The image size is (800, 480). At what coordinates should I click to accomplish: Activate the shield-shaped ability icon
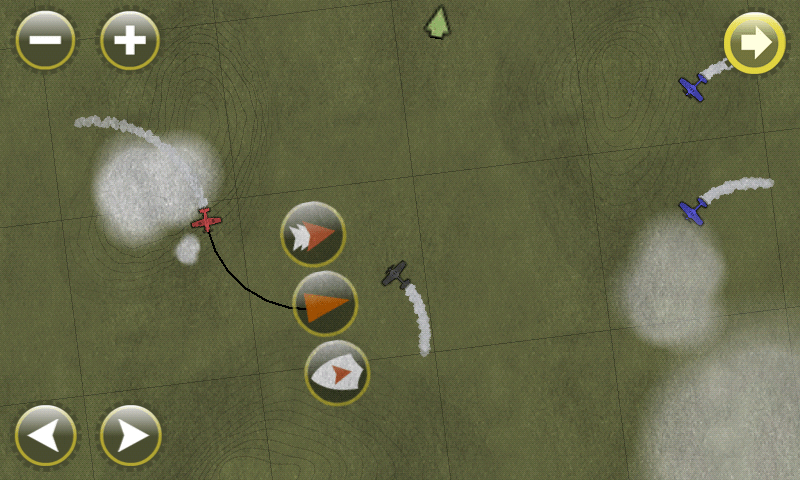337,373
